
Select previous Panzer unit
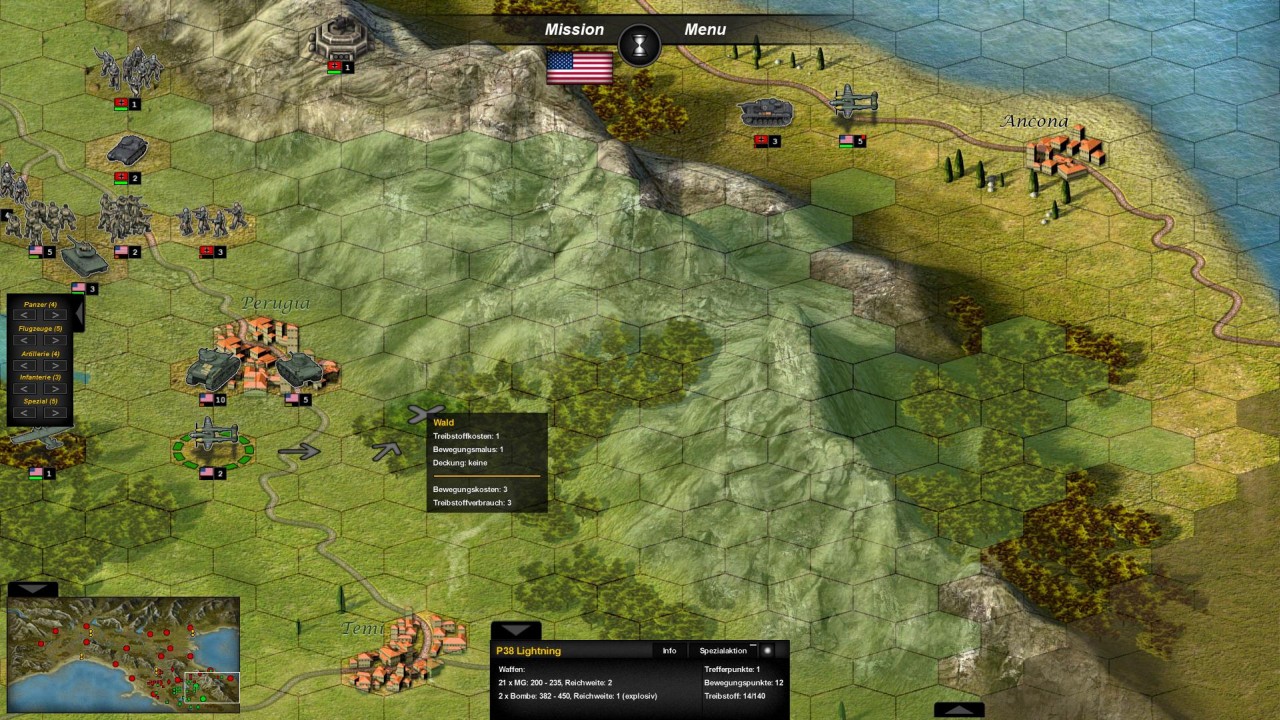pos(26,316)
